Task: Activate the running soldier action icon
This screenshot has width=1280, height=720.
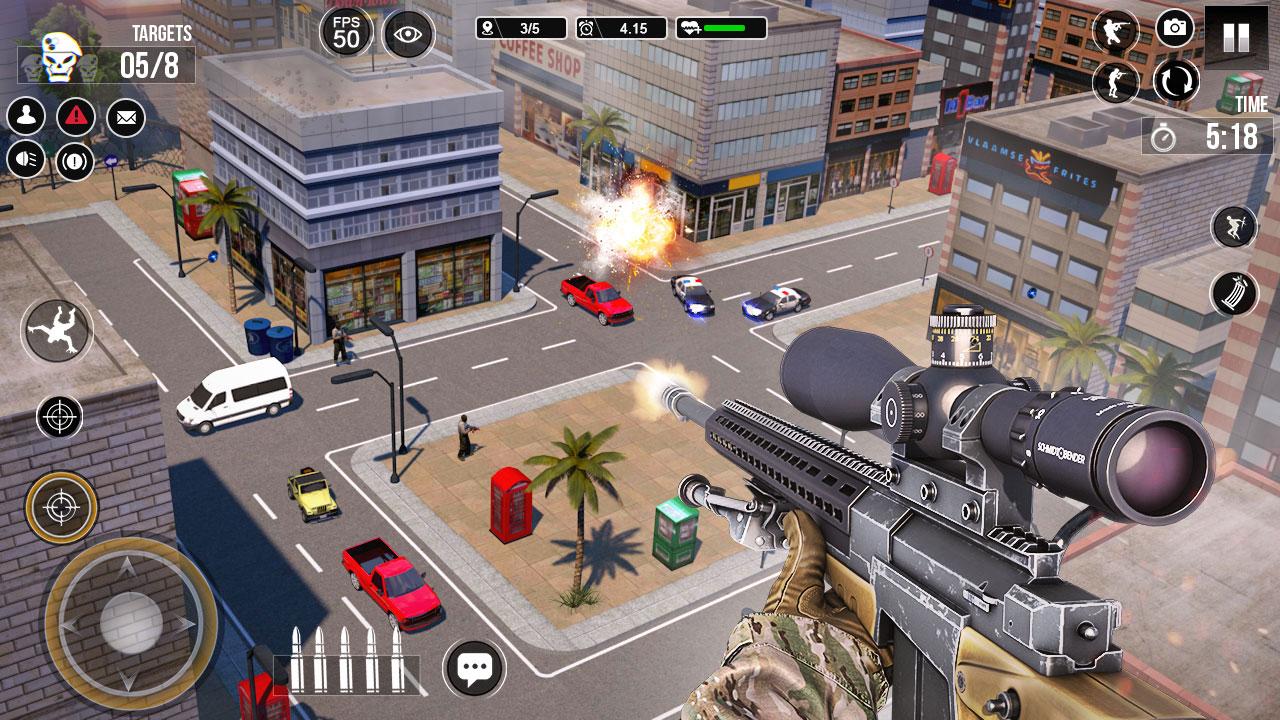Action: tap(1234, 227)
